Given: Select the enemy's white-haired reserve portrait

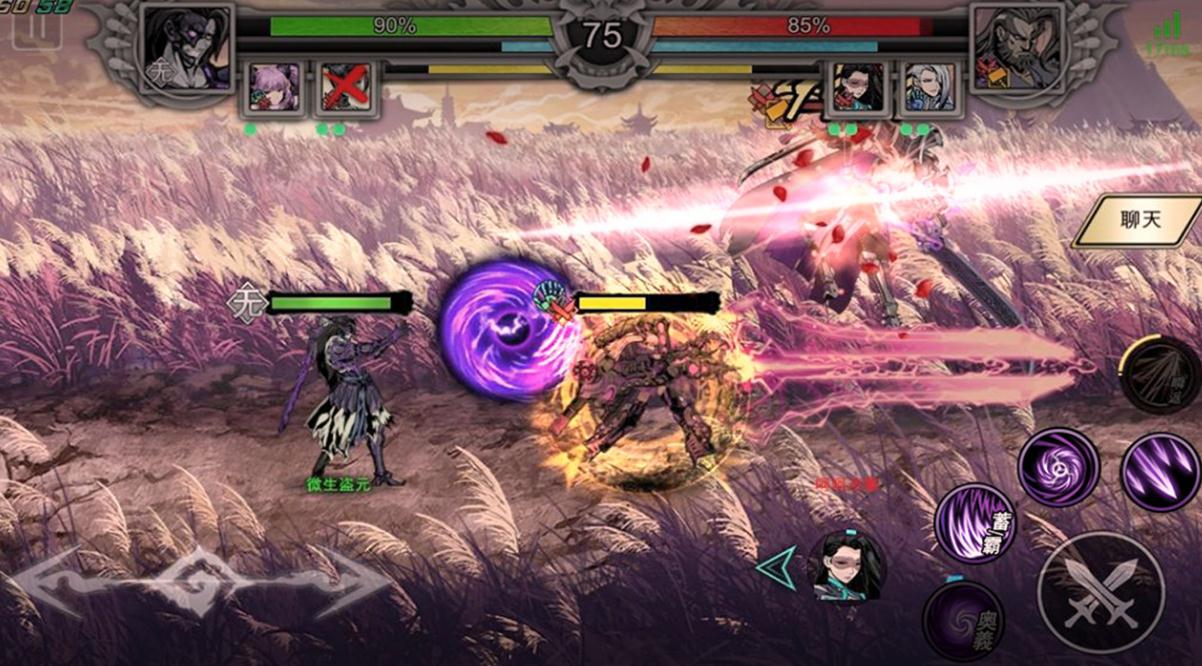Looking at the screenshot, I should pyautogui.click(x=929, y=88).
